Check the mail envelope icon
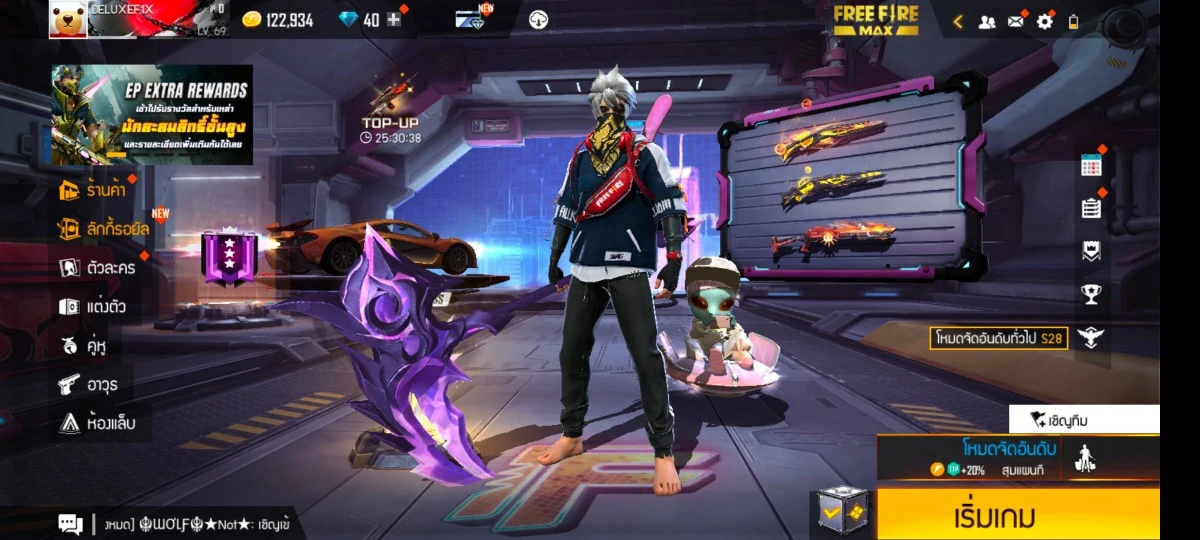Screen dimensions: 1200x540 coord(1016,21)
